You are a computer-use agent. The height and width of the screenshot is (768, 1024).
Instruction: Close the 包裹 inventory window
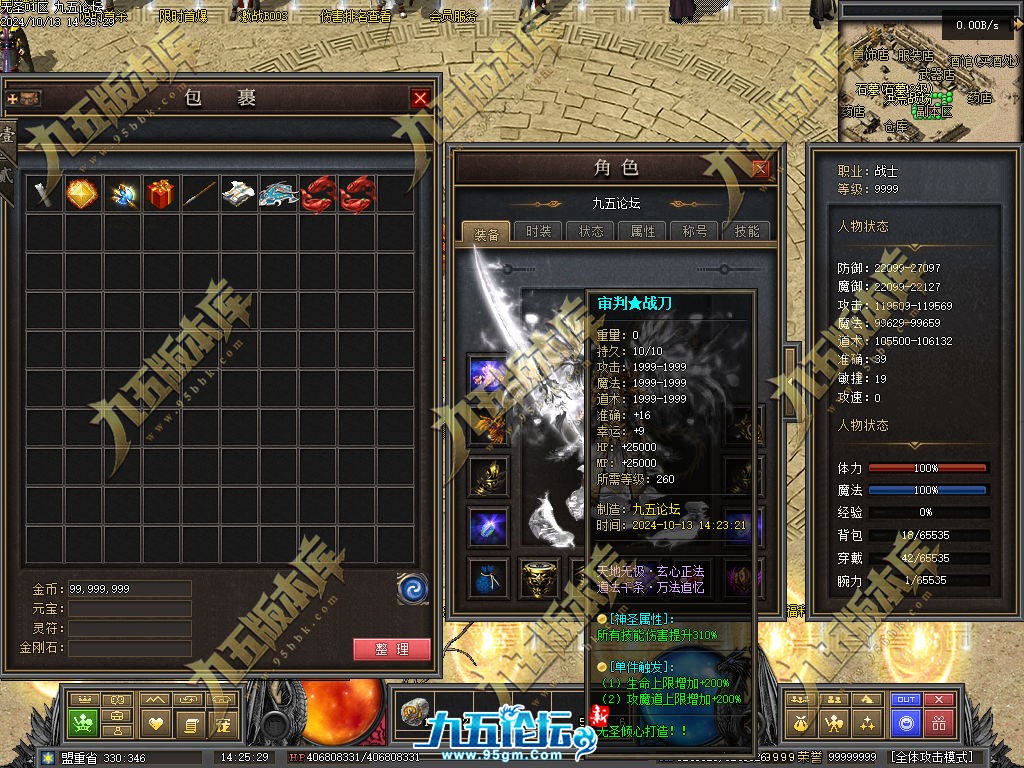point(420,98)
